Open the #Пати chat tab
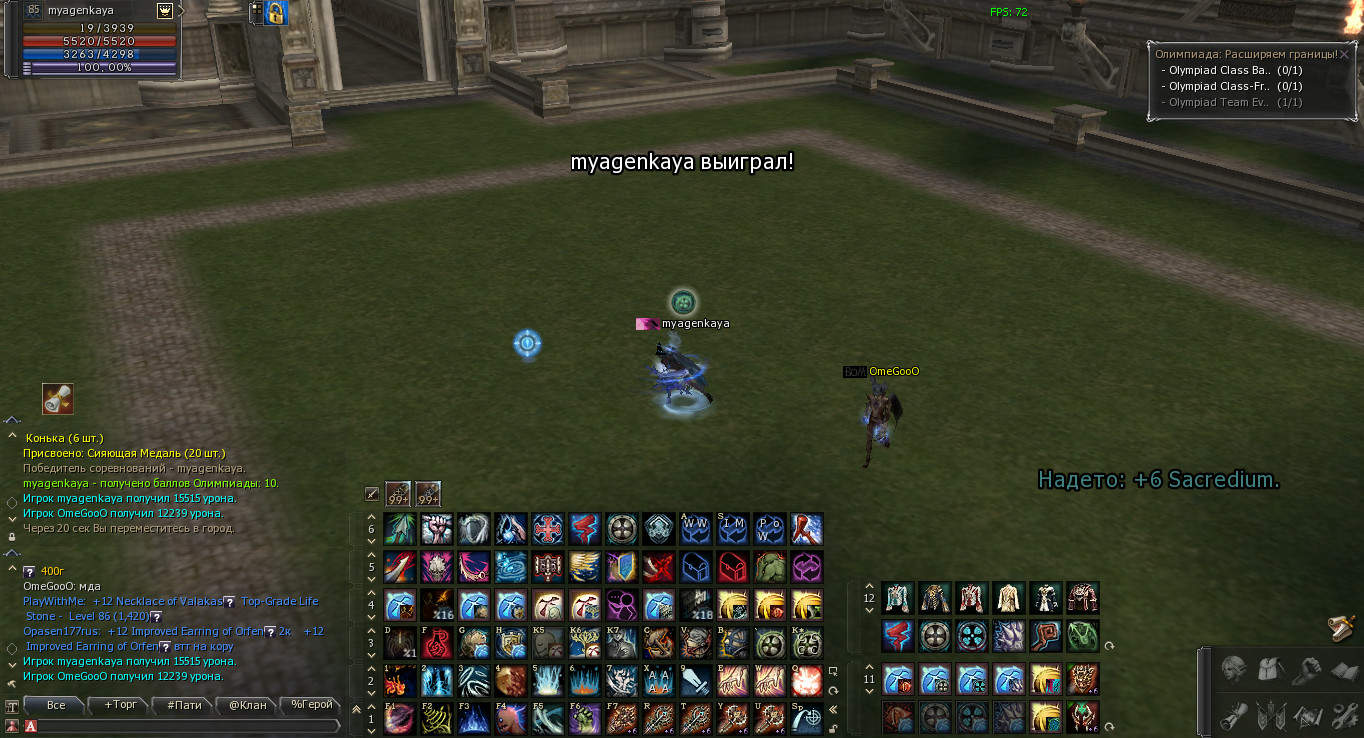This screenshot has height=738, width=1364. point(184,705)
